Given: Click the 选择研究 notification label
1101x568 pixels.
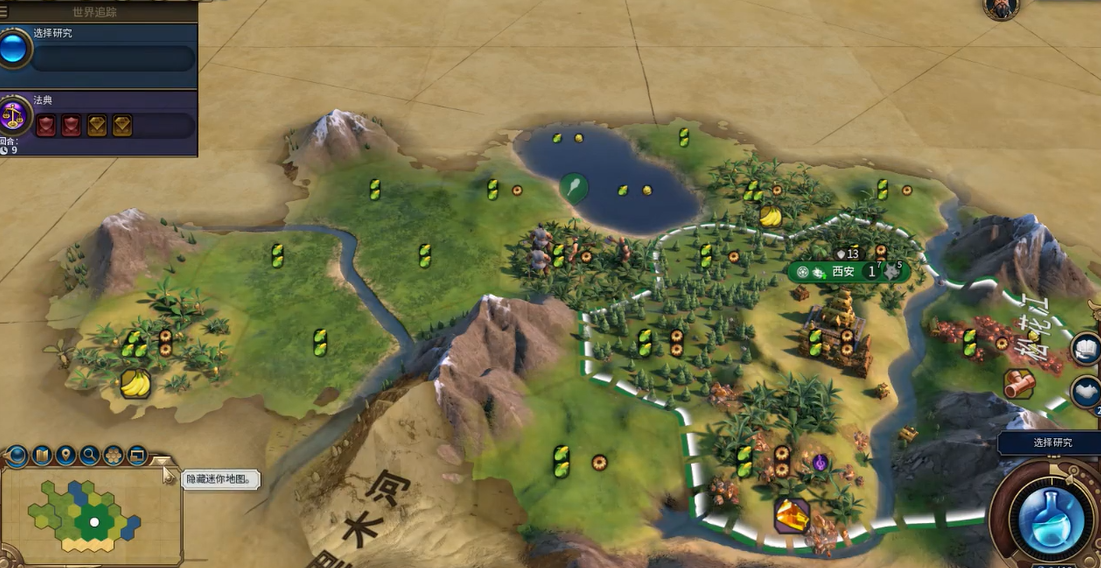Looking at the screenshot, I should 1050,443.
